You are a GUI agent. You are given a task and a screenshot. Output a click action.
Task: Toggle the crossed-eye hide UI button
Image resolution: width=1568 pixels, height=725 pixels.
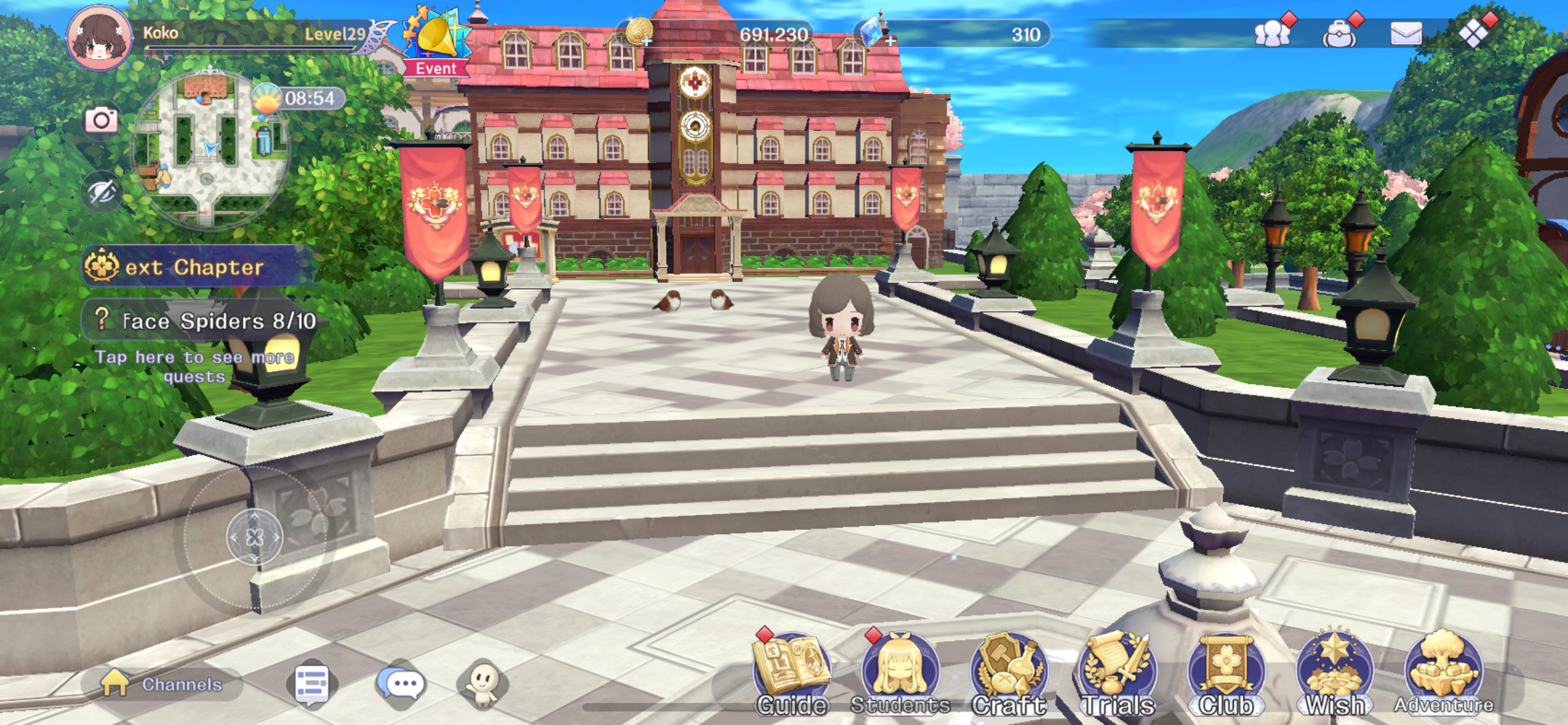(101, 193)
